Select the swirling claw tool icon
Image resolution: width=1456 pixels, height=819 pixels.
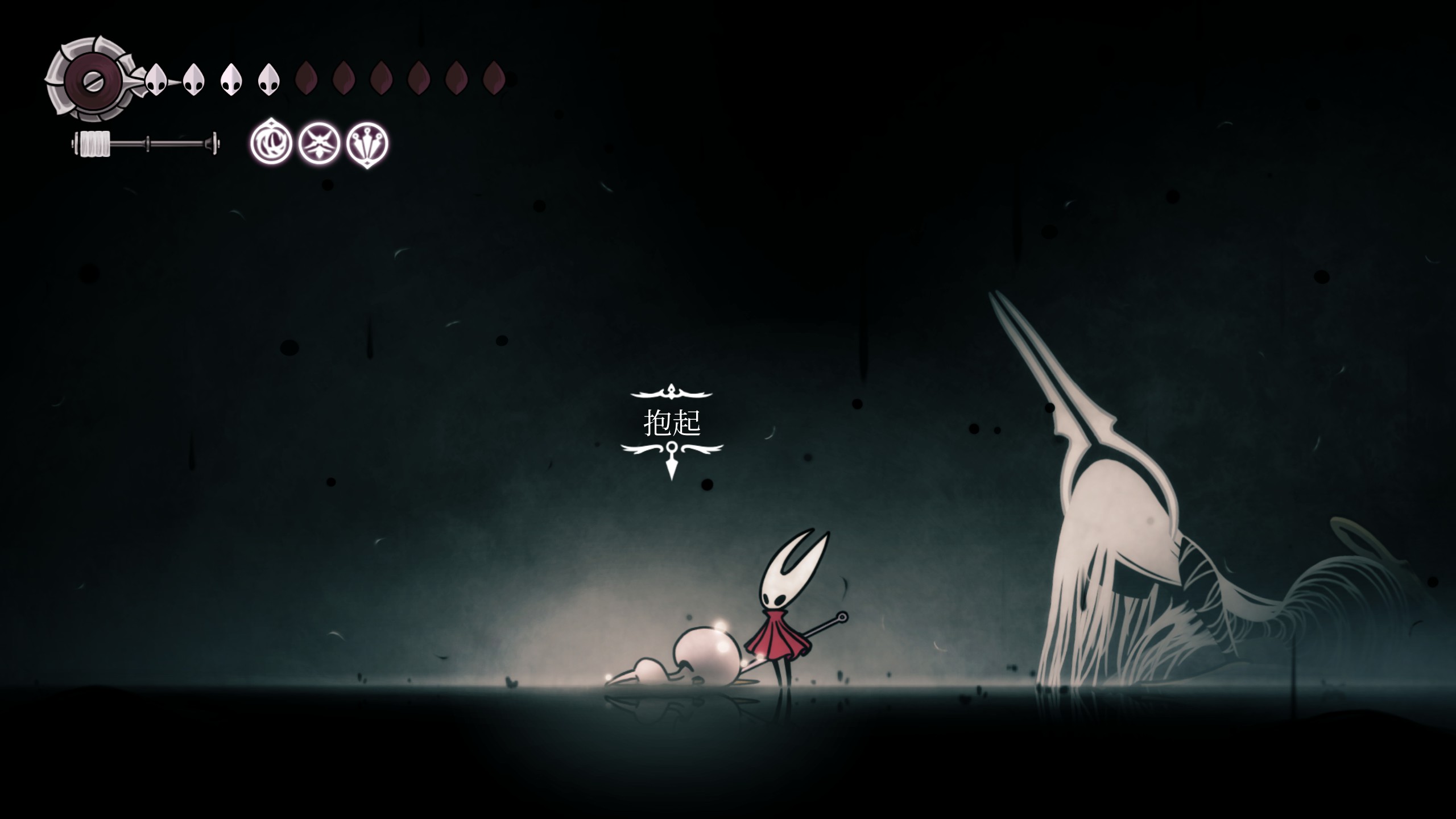point(271,143)
